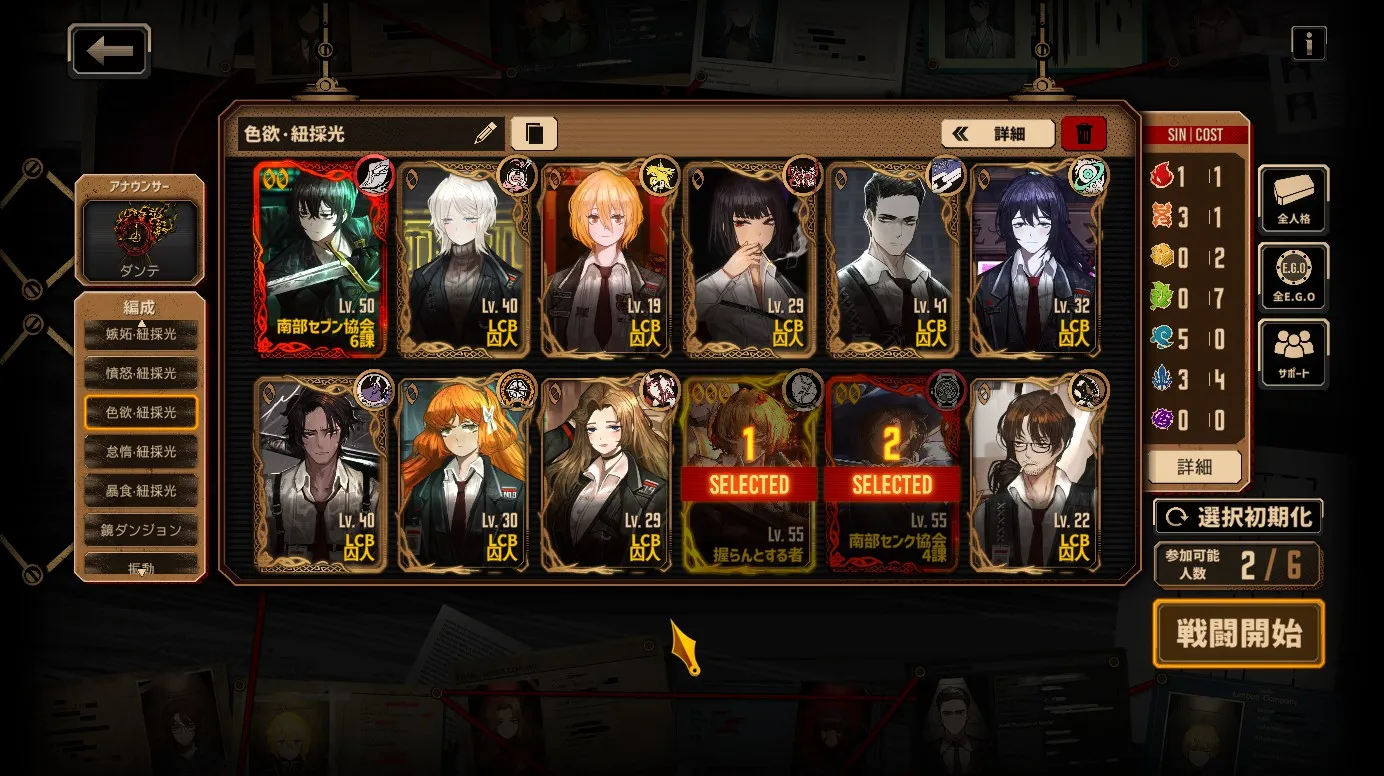Open the サポート support menu

[x=1293, y=354]
